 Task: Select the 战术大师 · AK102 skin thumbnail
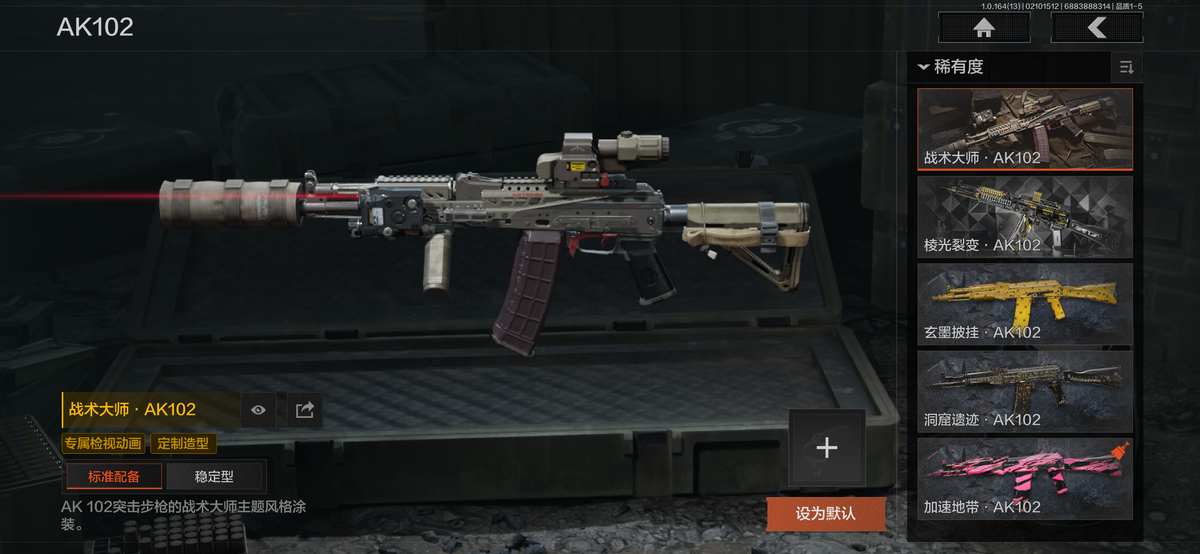tap(1025, 129)
